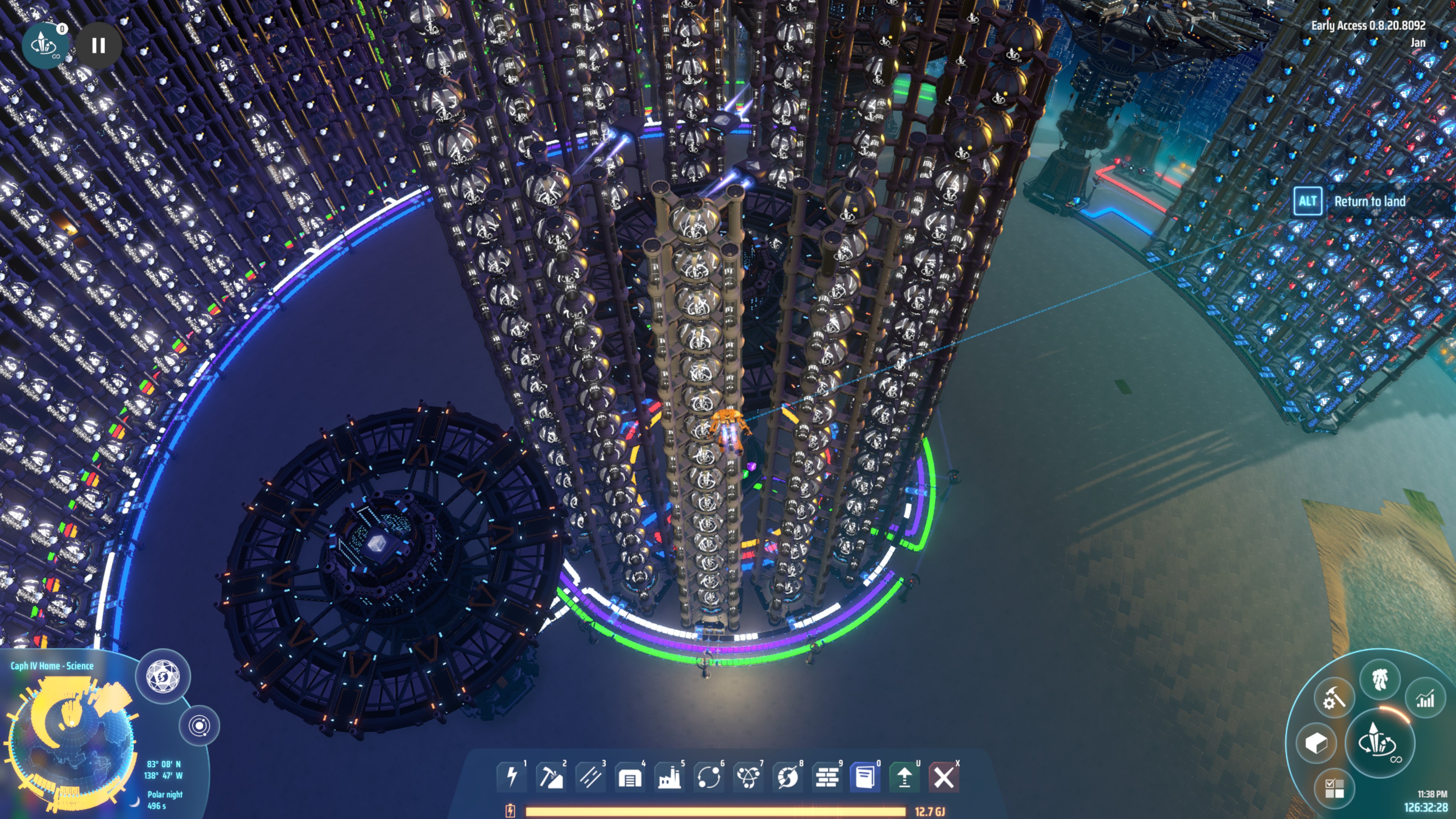Activate the green upgrade arrow tool
This screenshot has height=819, width=1456.
904,777
